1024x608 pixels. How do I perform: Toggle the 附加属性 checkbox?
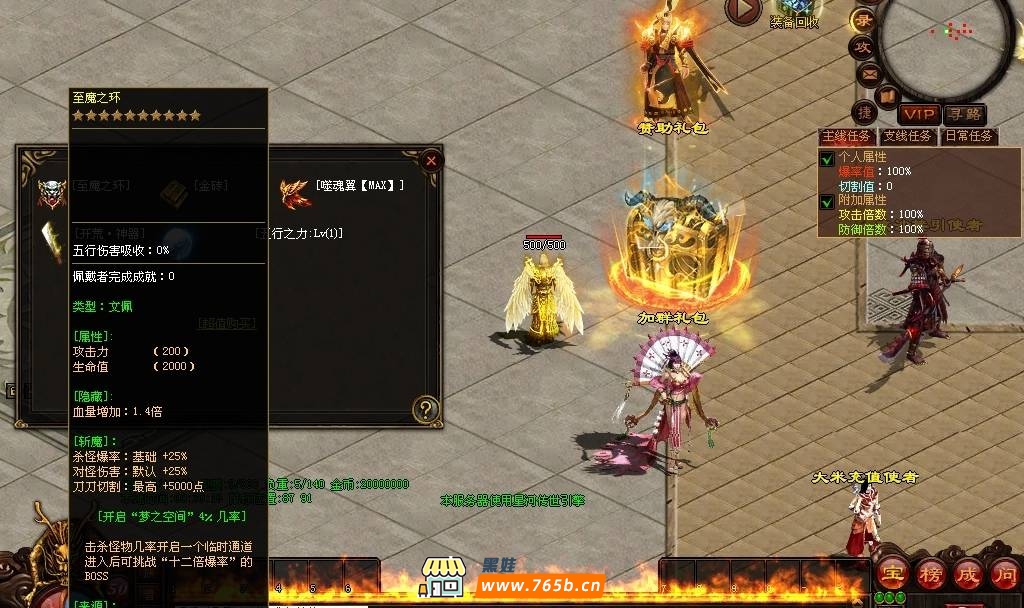point(827,201)
